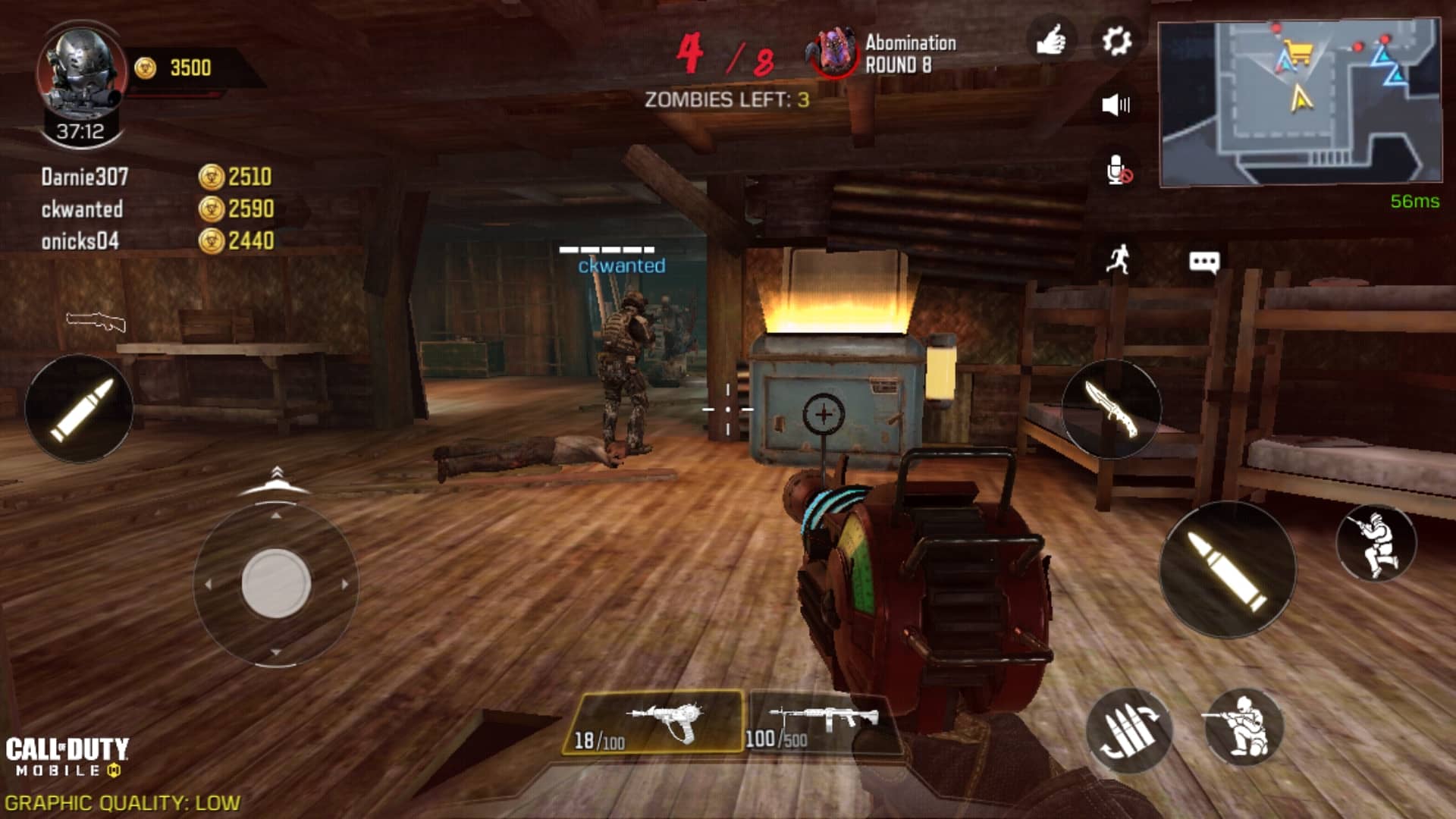The width and height of the screenshot is (1456, 819).
Task: Select onicks04 in the squad list
Action: coord(80,241)
